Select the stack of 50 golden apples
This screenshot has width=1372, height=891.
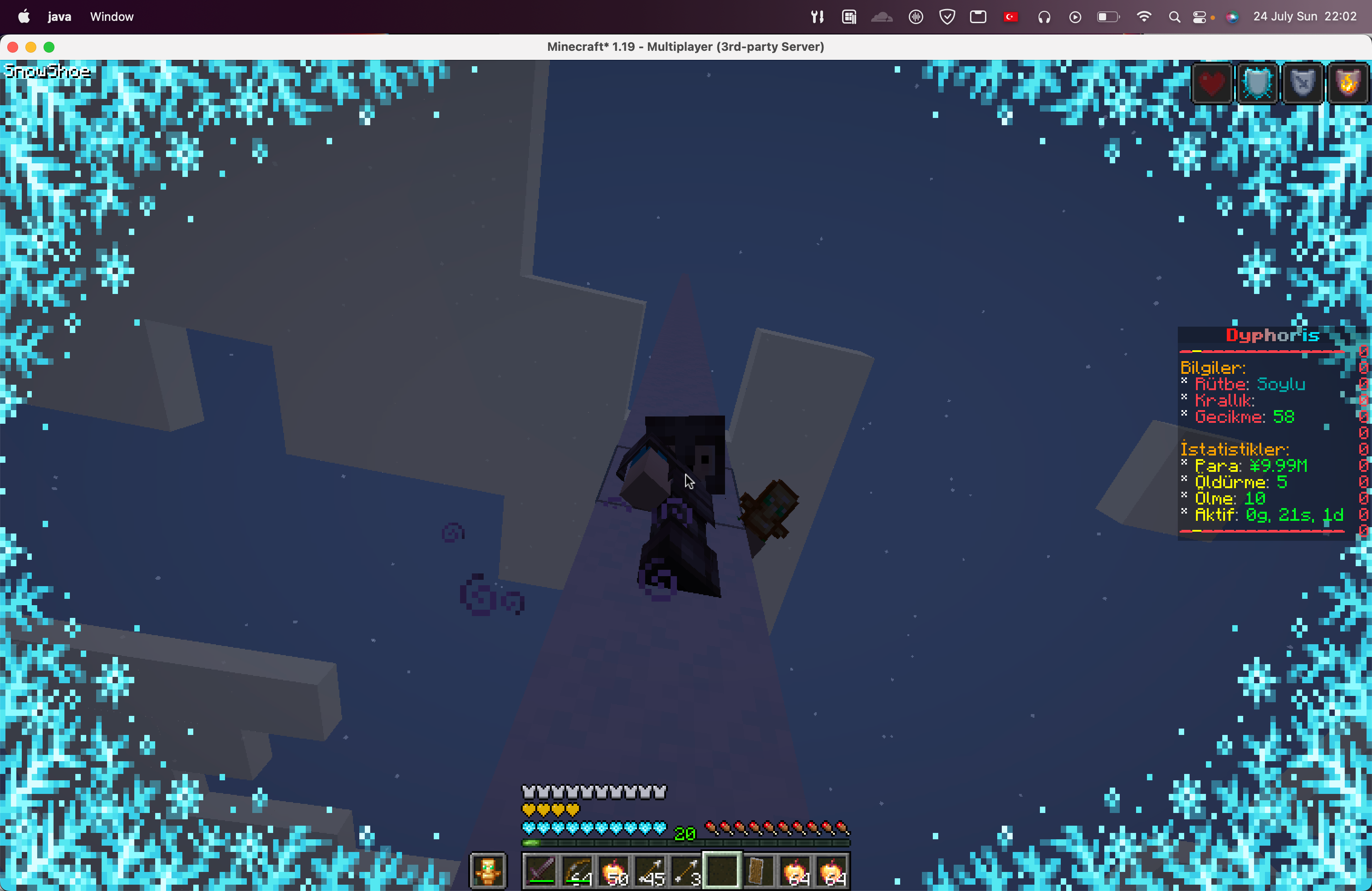pos(615,870)
